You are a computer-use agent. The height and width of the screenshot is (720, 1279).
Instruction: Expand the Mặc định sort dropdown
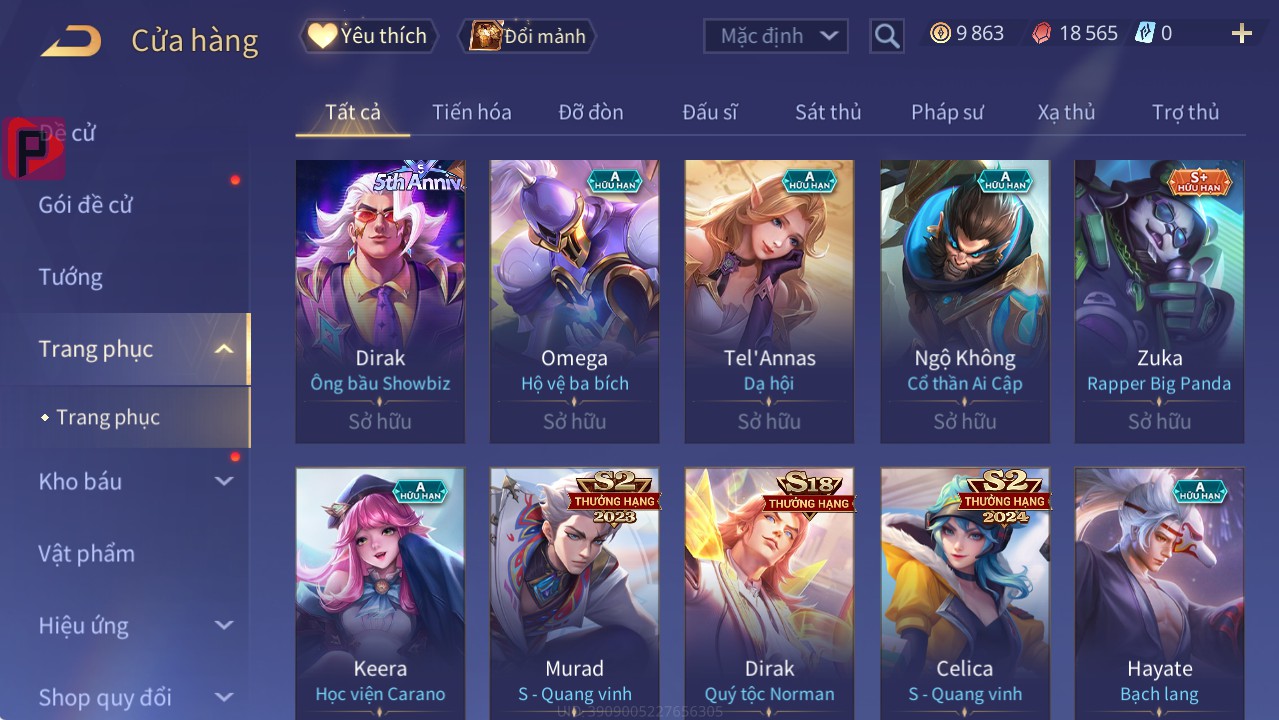coord(776,36)
